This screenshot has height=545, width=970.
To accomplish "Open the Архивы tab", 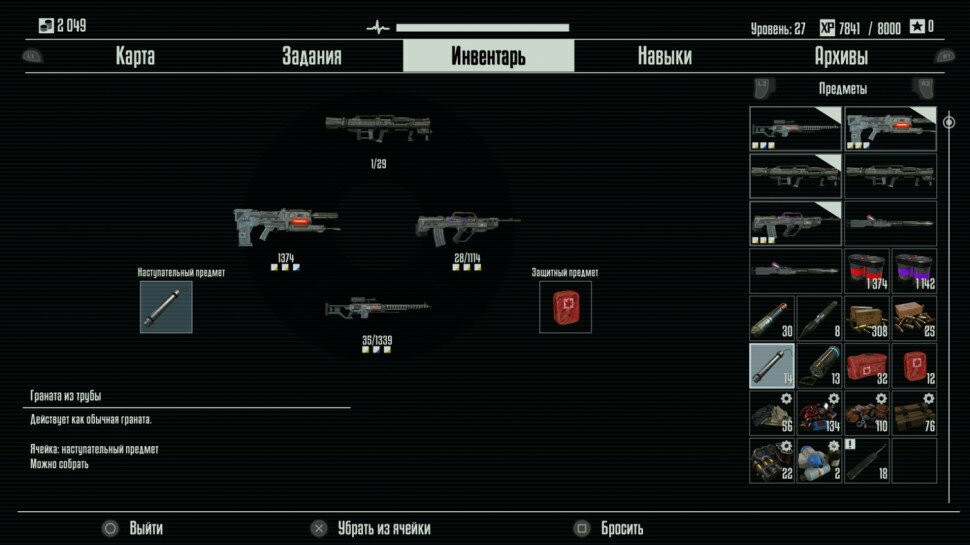I will coord(841,56).
